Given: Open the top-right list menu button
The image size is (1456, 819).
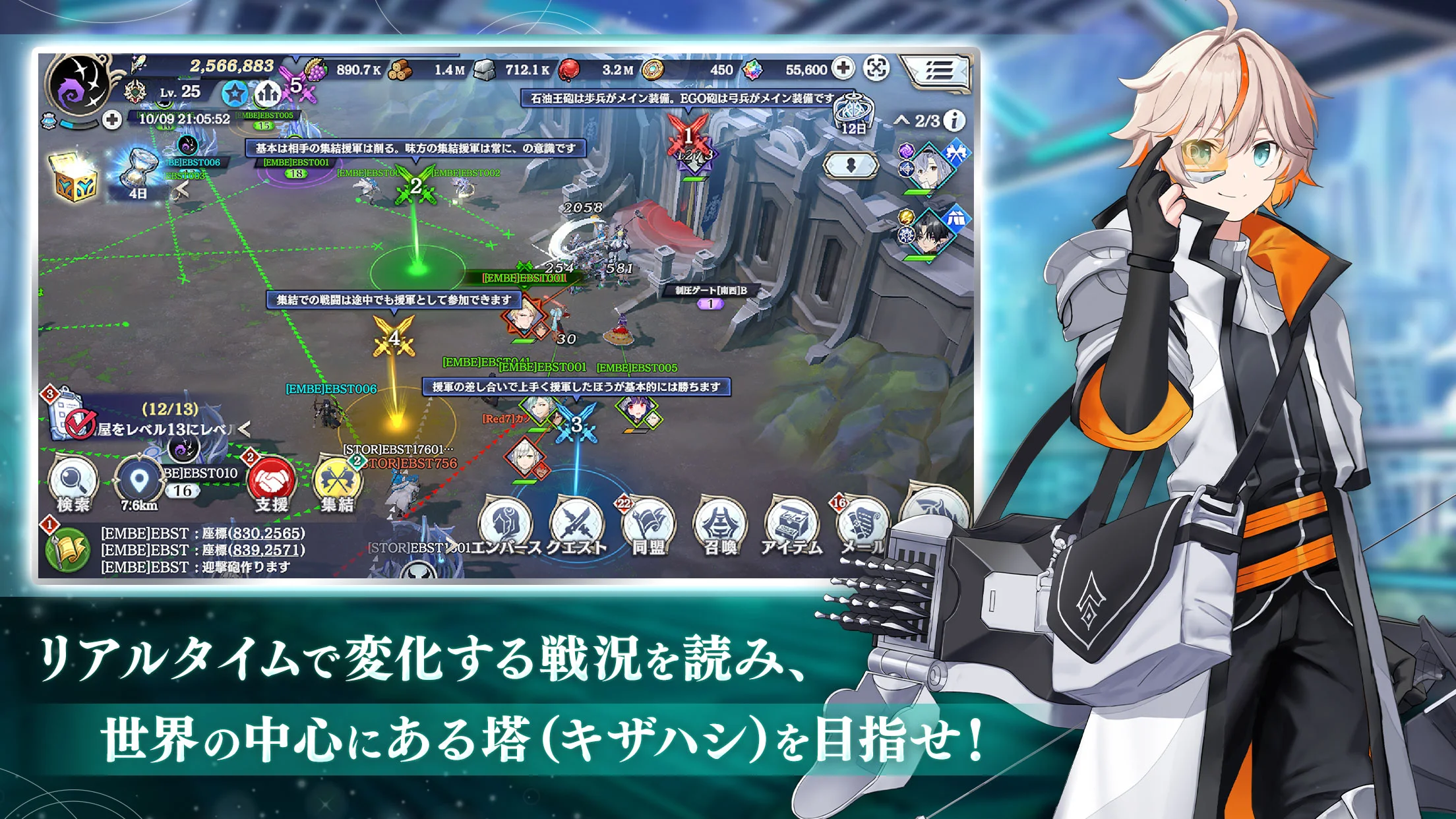Looking at the screenshot, I should click(938, 70).
